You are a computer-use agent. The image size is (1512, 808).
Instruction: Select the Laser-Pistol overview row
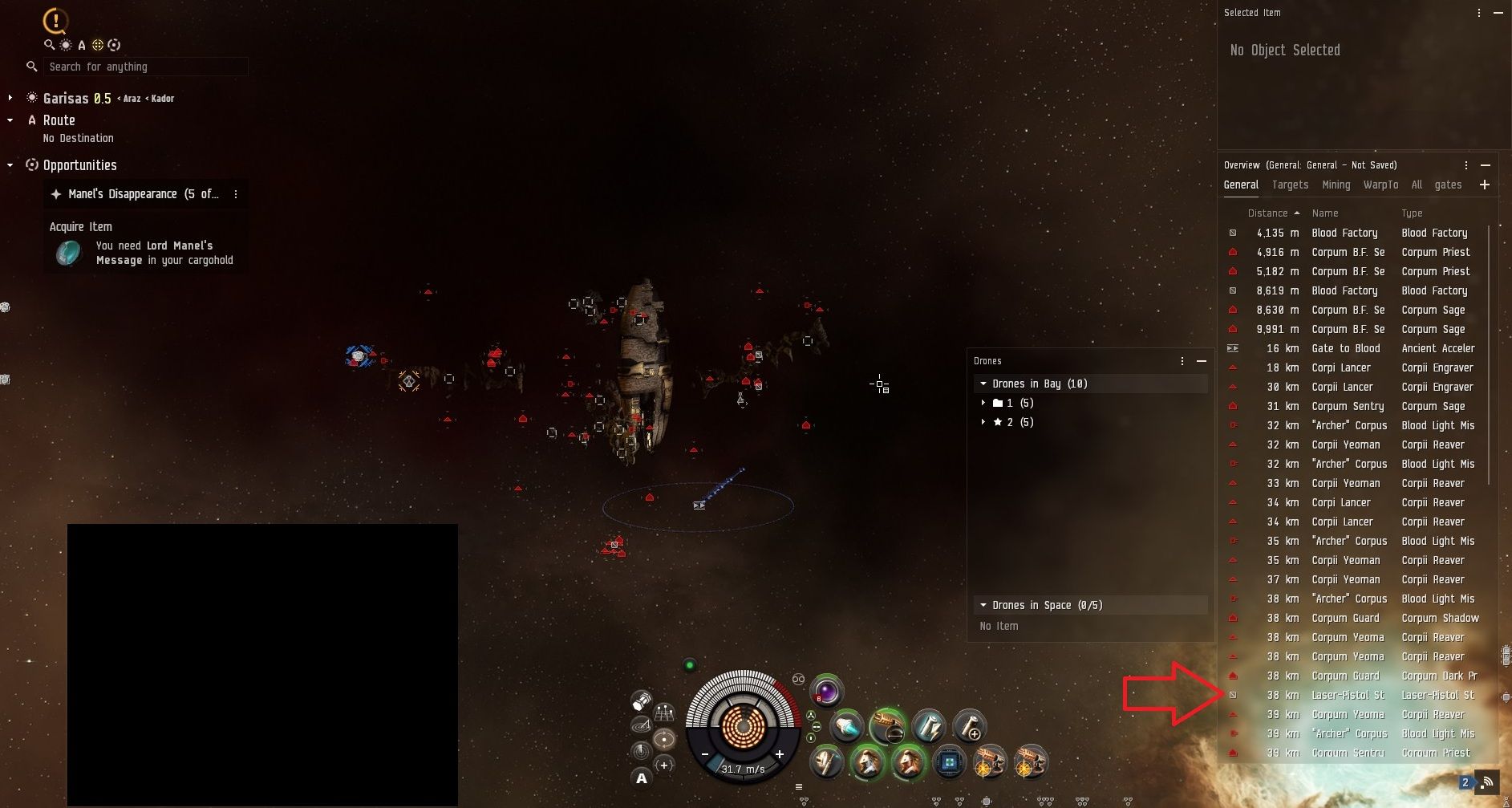1348,695
